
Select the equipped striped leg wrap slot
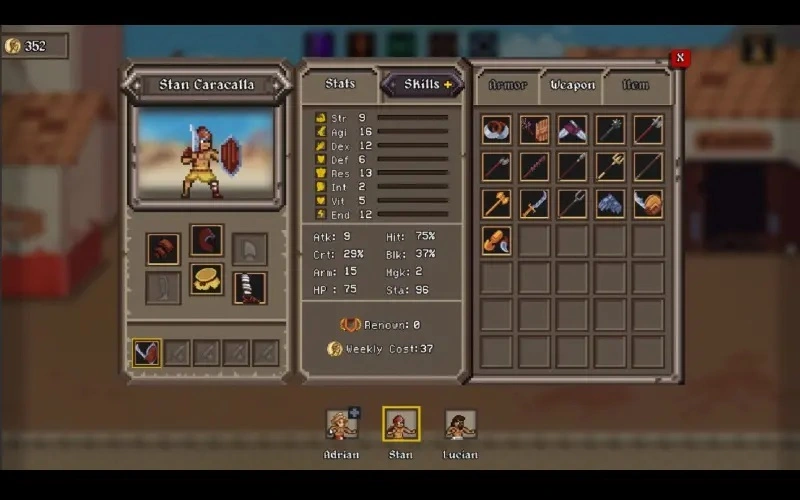click(250, 288)
